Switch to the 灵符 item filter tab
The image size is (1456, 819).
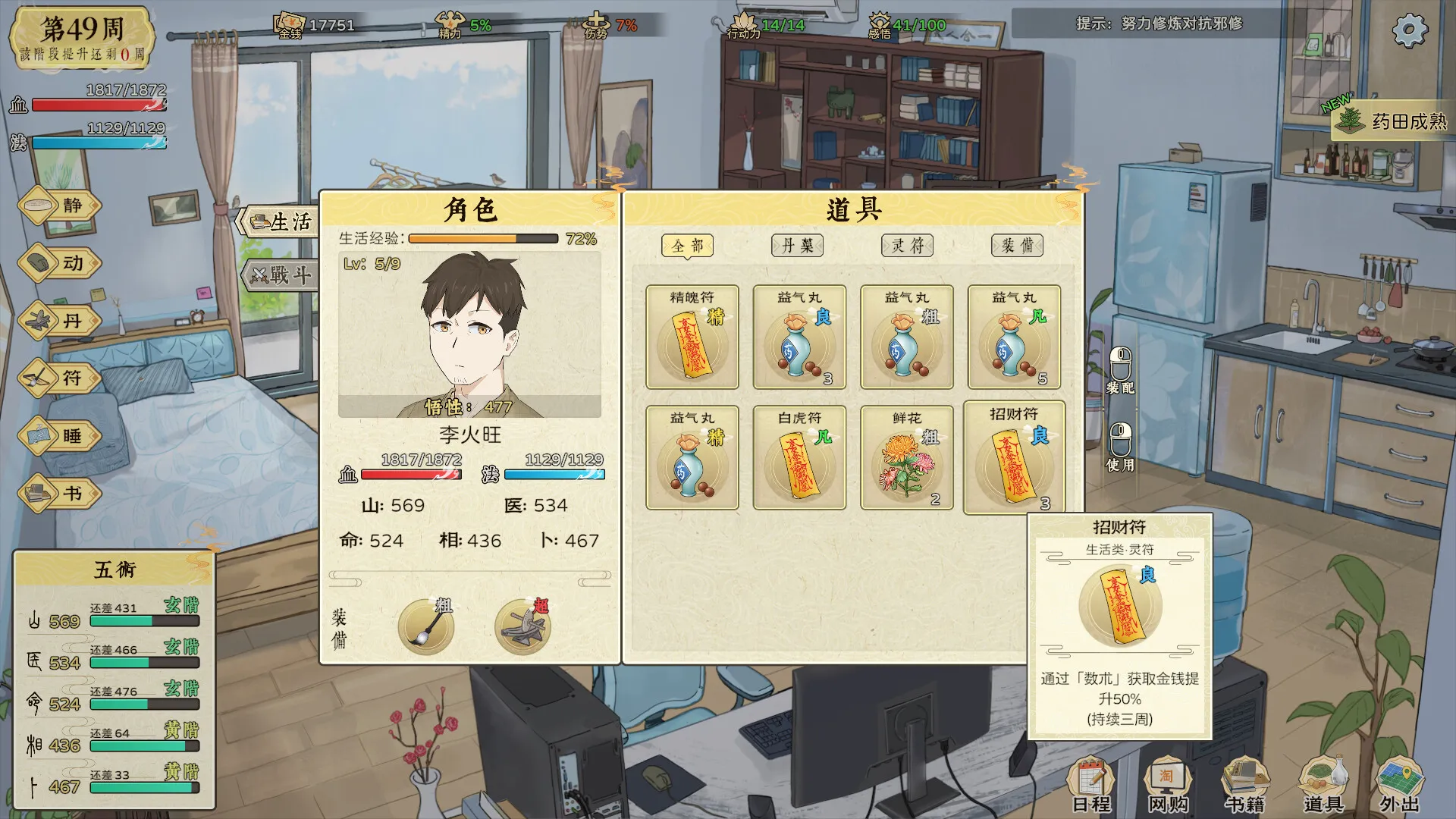[x=907, y=245]
